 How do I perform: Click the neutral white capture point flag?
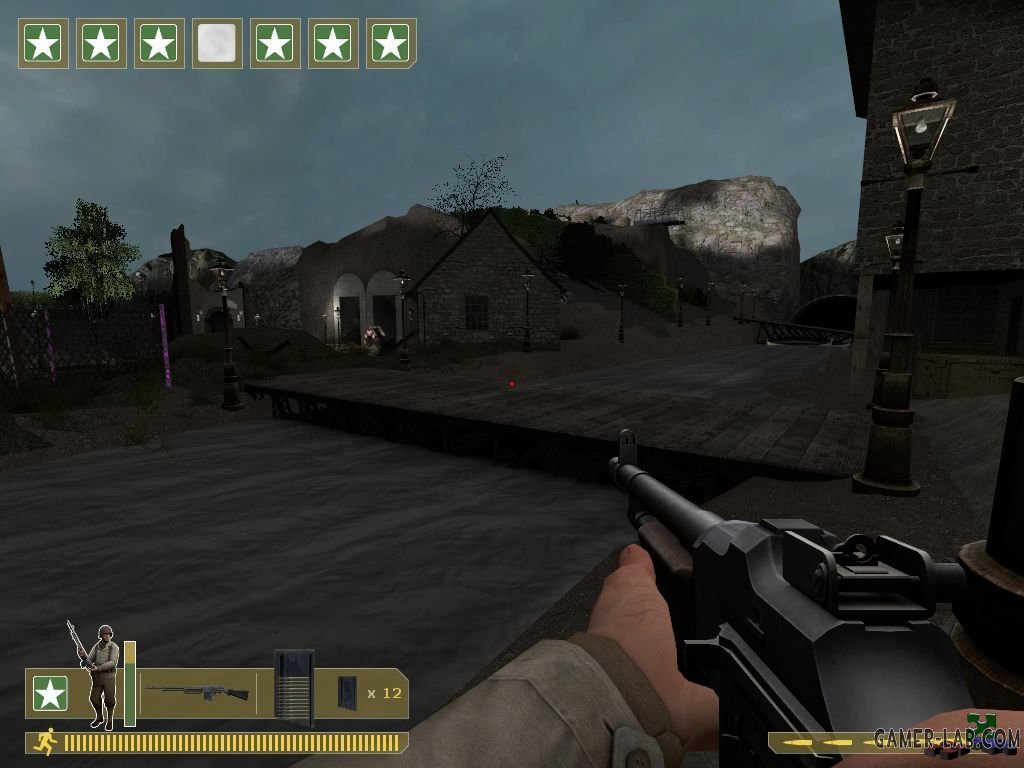click(217, 43)
